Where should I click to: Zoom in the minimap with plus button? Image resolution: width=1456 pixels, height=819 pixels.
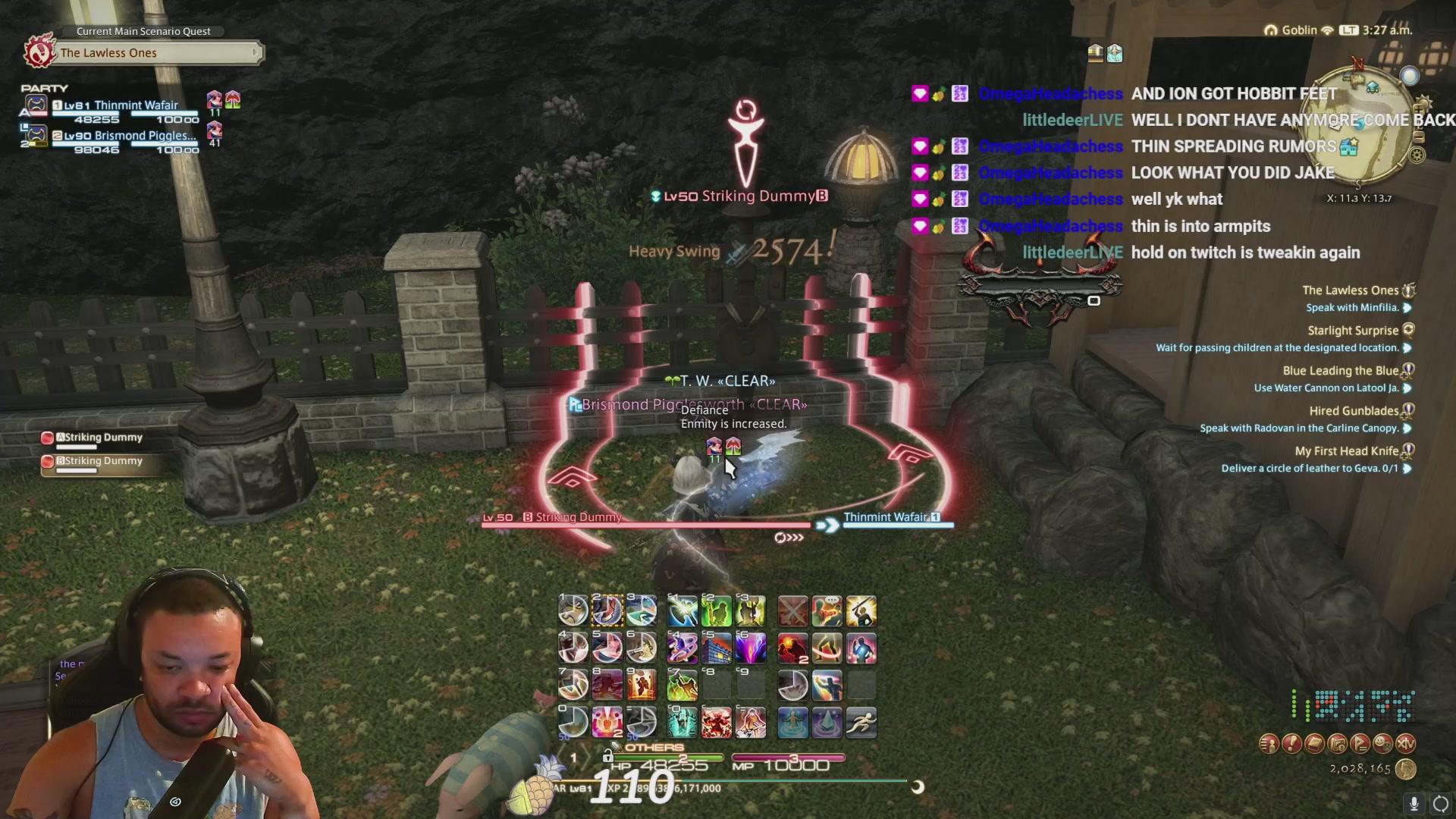pyautogui.click(x=1419, y=110)
